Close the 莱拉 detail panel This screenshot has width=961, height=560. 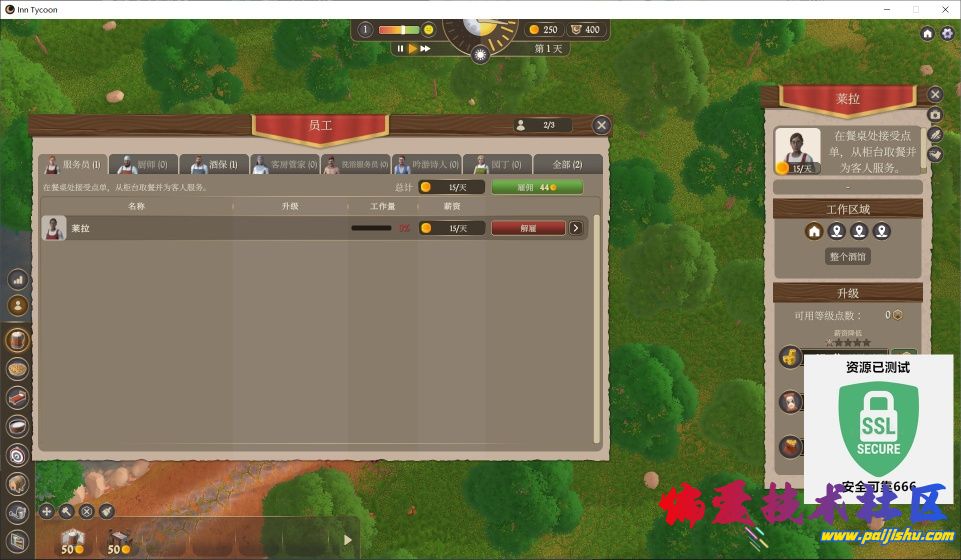pos(935,94)
